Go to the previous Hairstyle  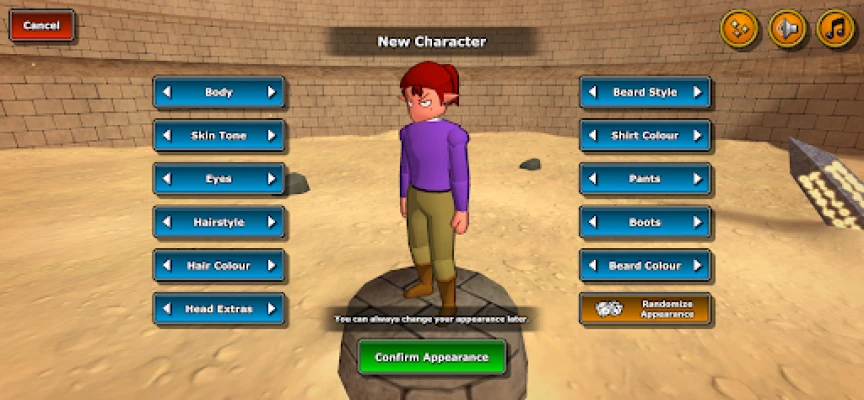(x=167, y=222)
